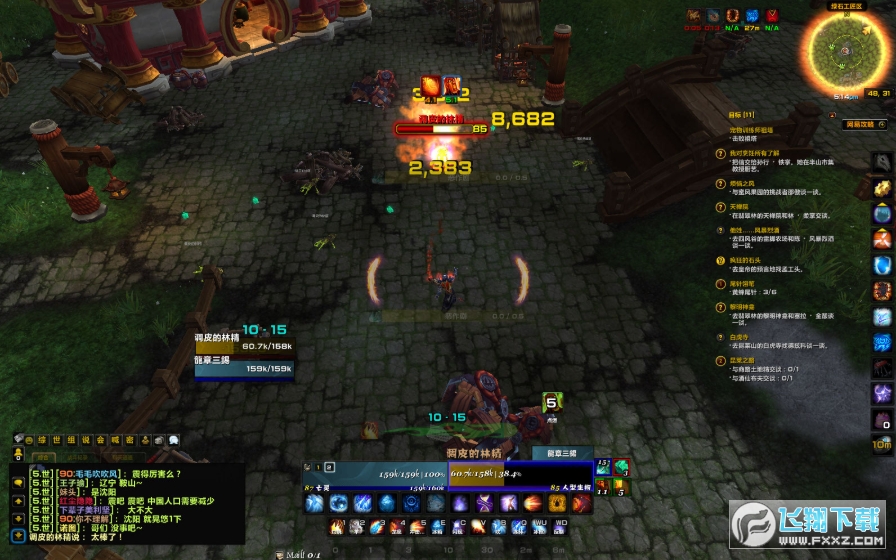Click the Mail 0/1 indicator
This screenshot has height=560, width=896.
300,554
